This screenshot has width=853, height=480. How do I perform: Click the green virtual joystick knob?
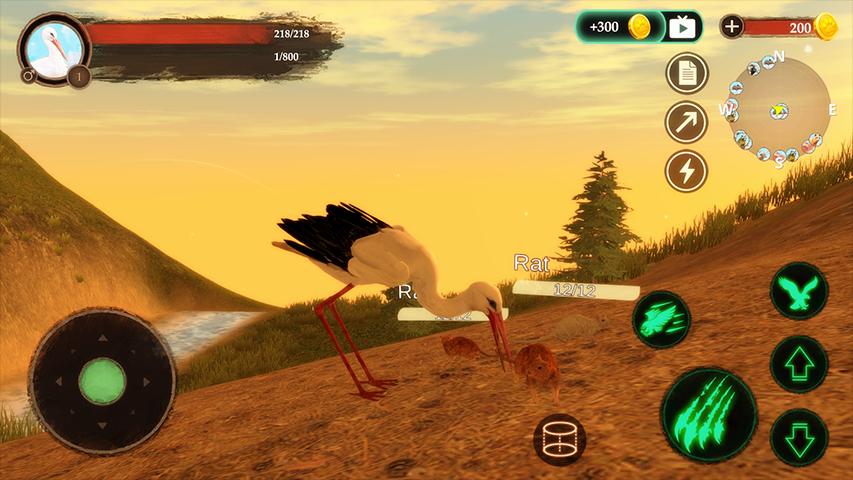102,381
